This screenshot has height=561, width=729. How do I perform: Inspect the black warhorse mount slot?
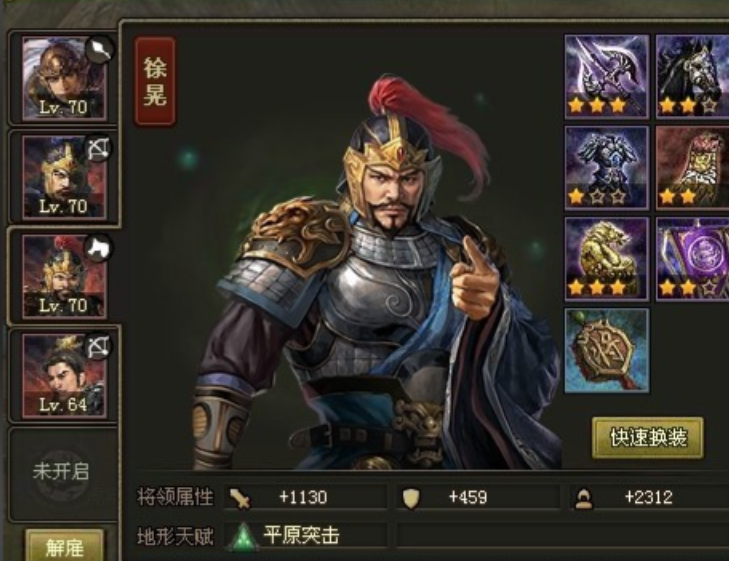tap(693, 76)
